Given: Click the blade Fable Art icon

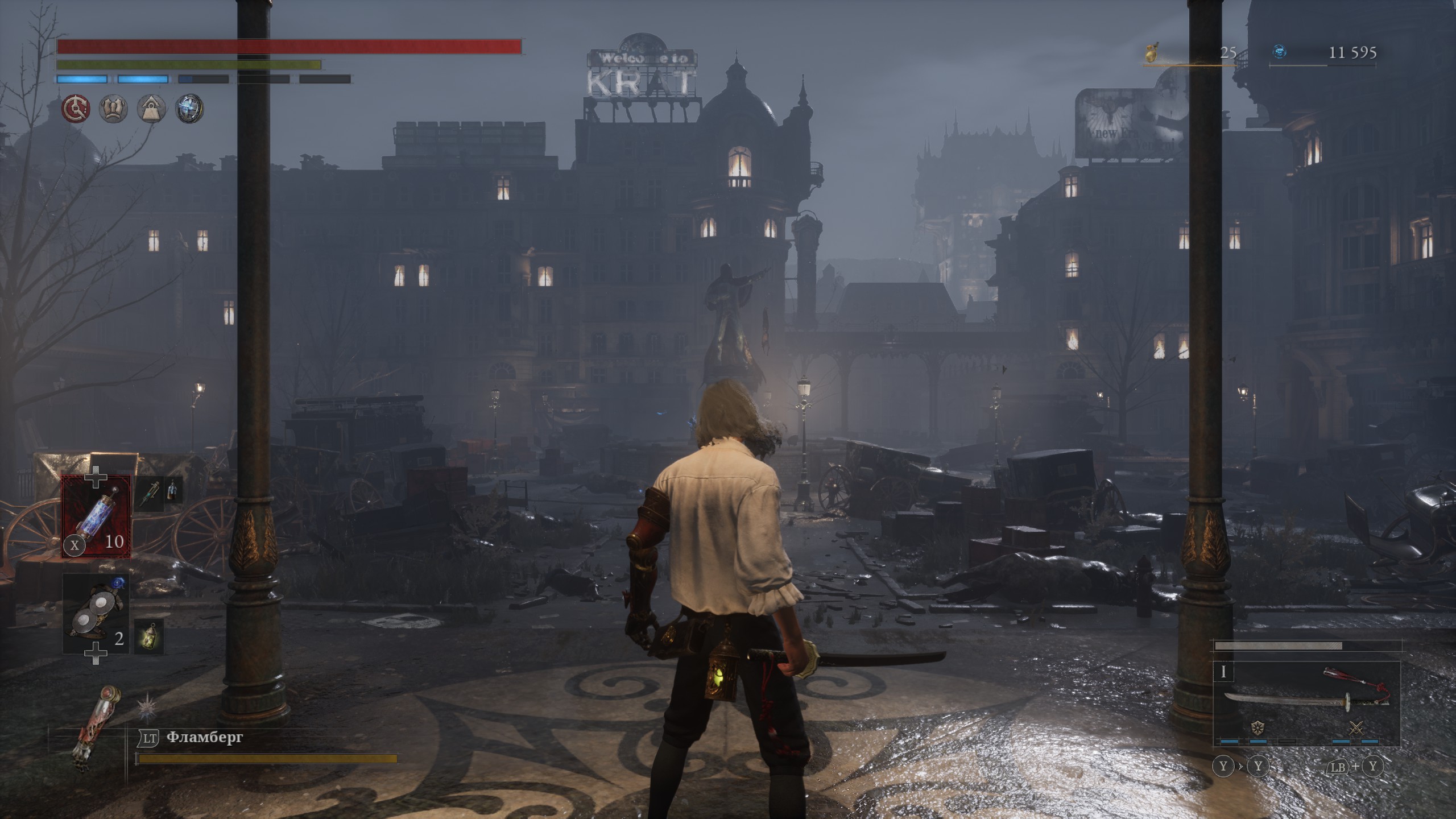Looking at the screenshot, I should [1258, 727].
